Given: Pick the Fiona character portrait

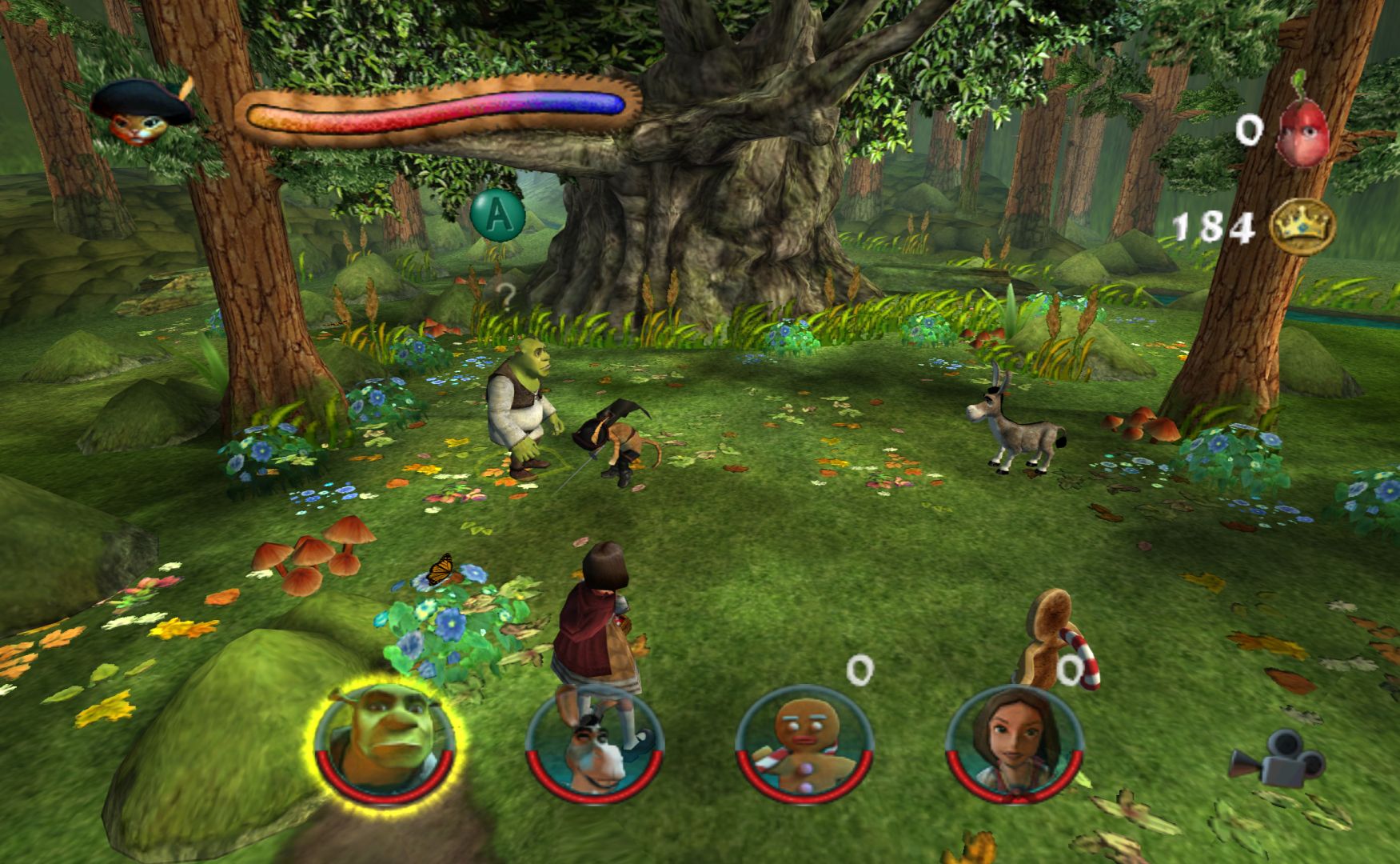Looking at the screenshot, I should [x=1014, y=744].
